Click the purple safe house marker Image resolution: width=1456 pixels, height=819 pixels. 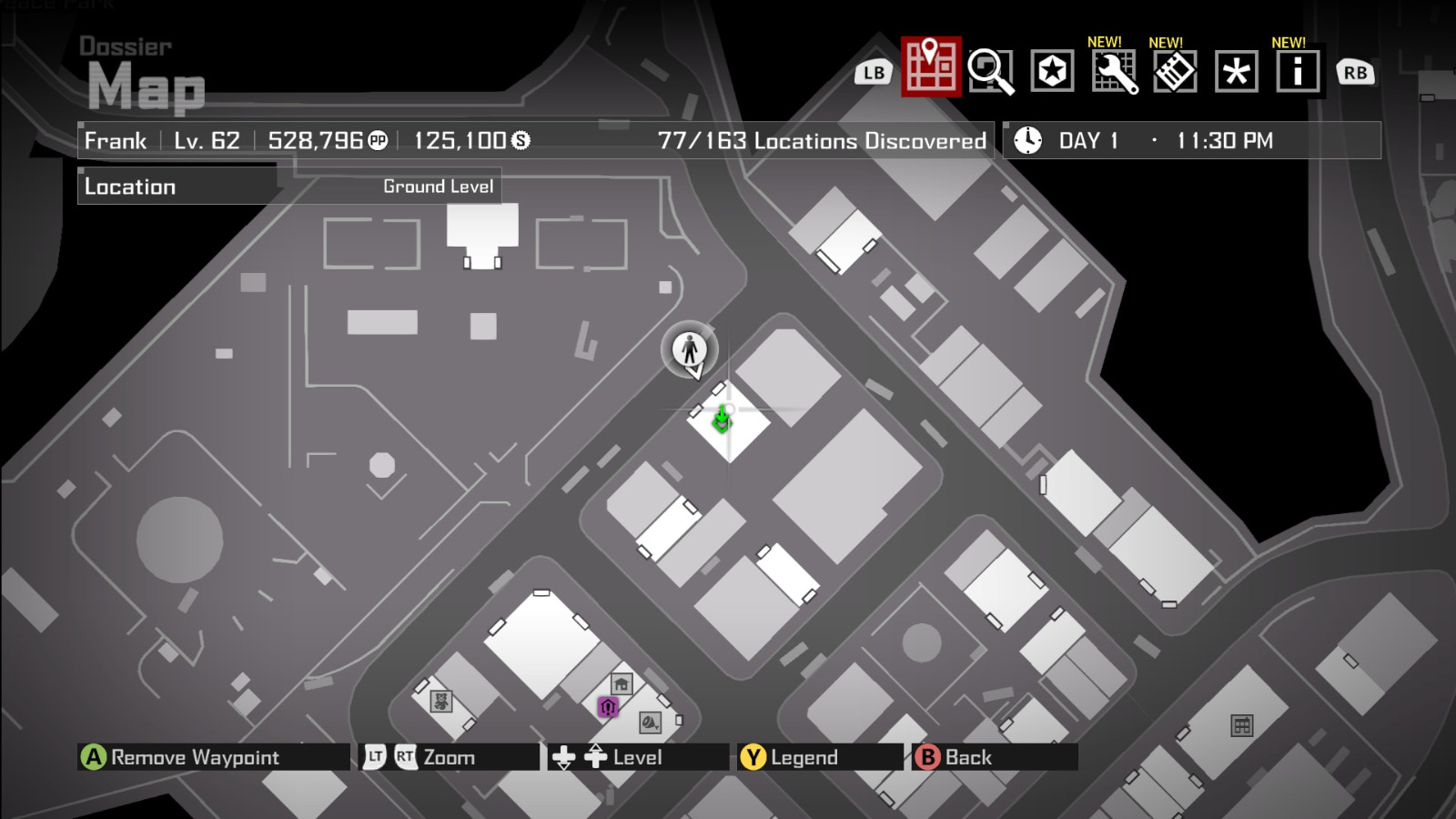608,706
